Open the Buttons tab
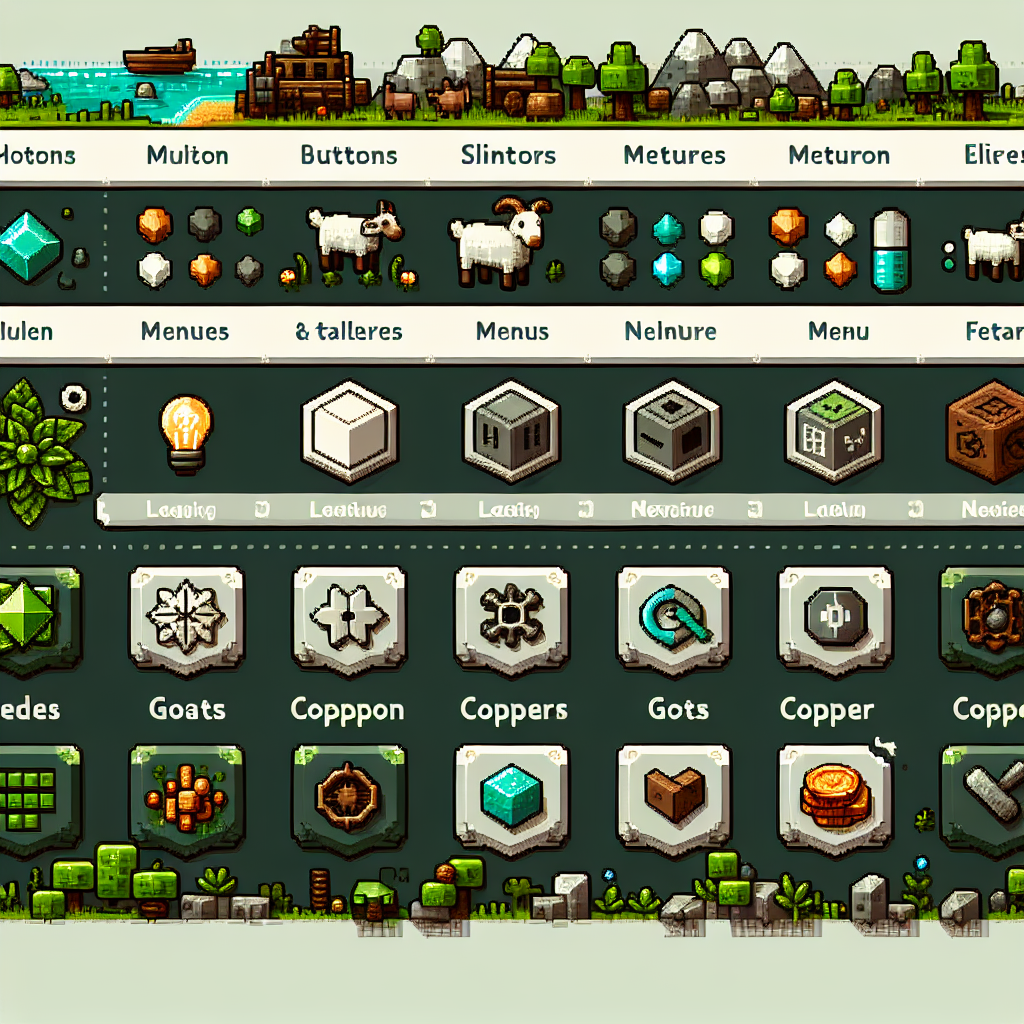The width and height of the screenshot is (1024, 1024). click(349, 155)
